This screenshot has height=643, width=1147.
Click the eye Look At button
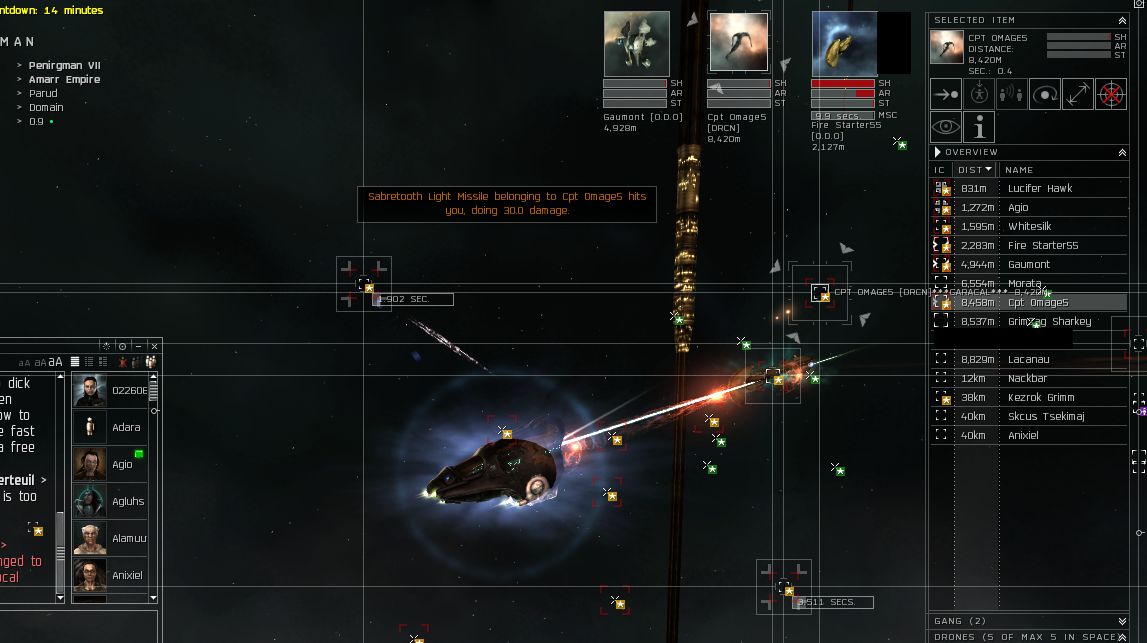point(946,127)
